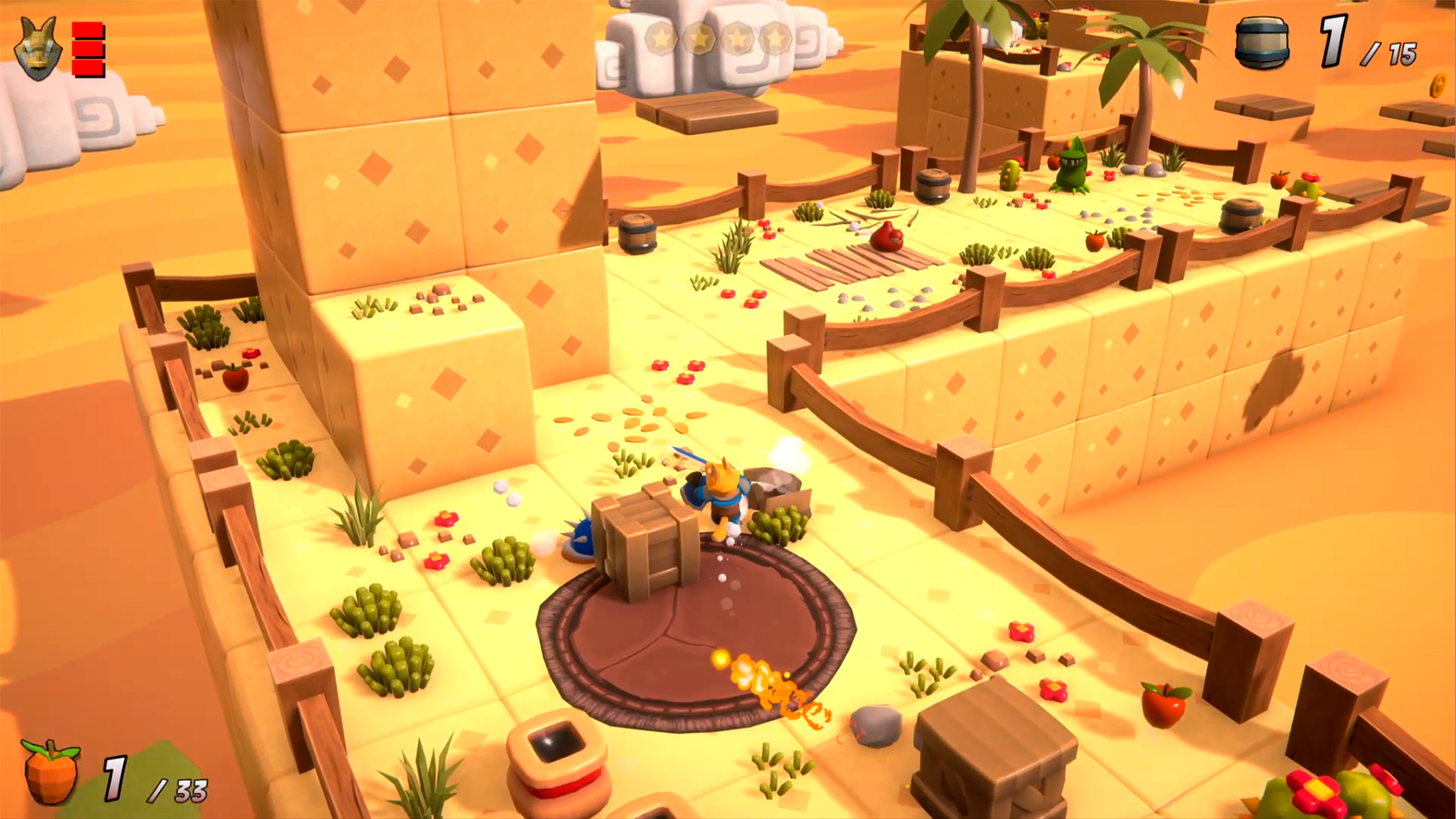Image resolution: width=1456 pixels, height=819 pixels.
Task: Click the fox character portrait icon
Action: point(38,49)
